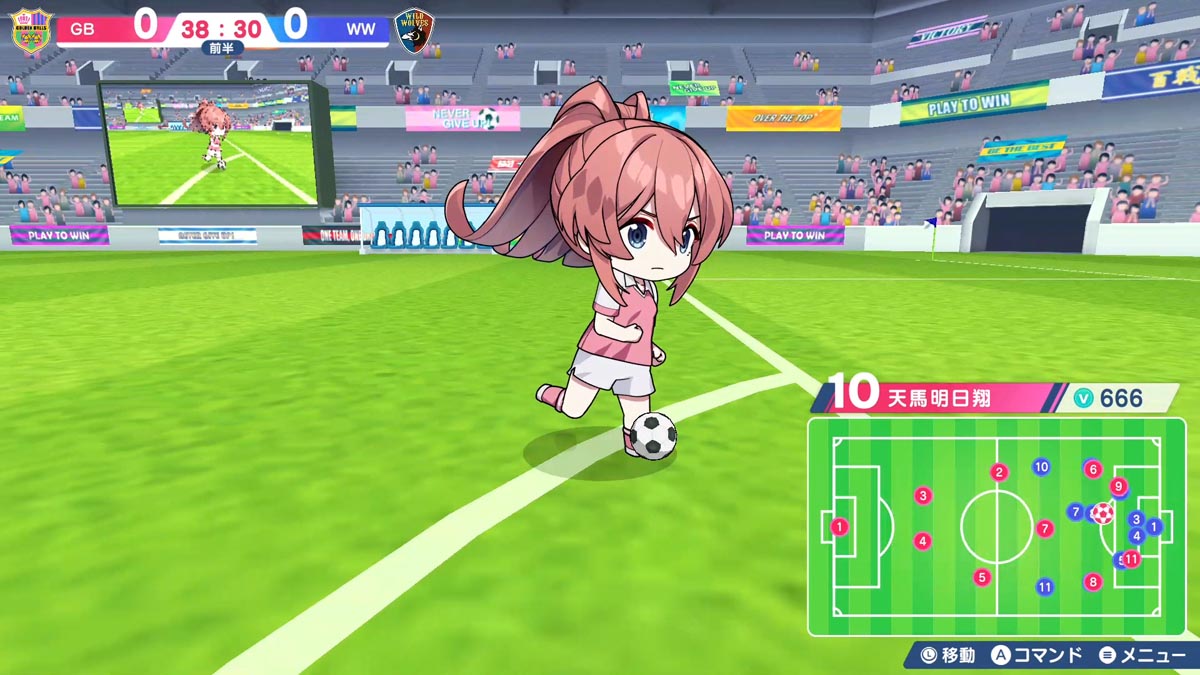Click red player 3 on the field map
1200x675 pixels.
tap(923, 495)
